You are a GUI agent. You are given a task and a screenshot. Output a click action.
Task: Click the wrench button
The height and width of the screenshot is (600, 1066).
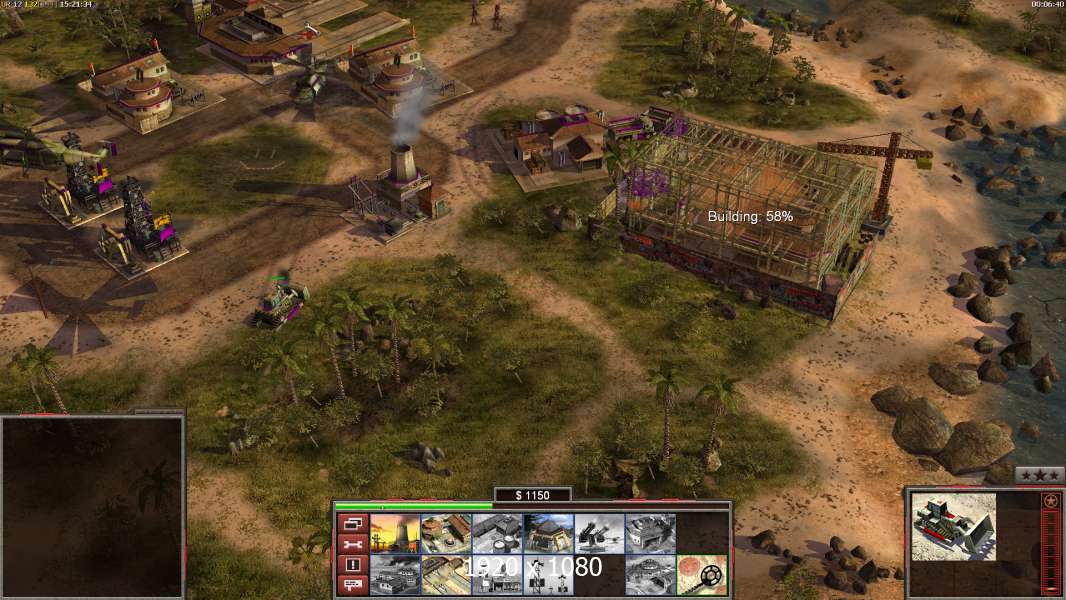(x=352, y=544)
